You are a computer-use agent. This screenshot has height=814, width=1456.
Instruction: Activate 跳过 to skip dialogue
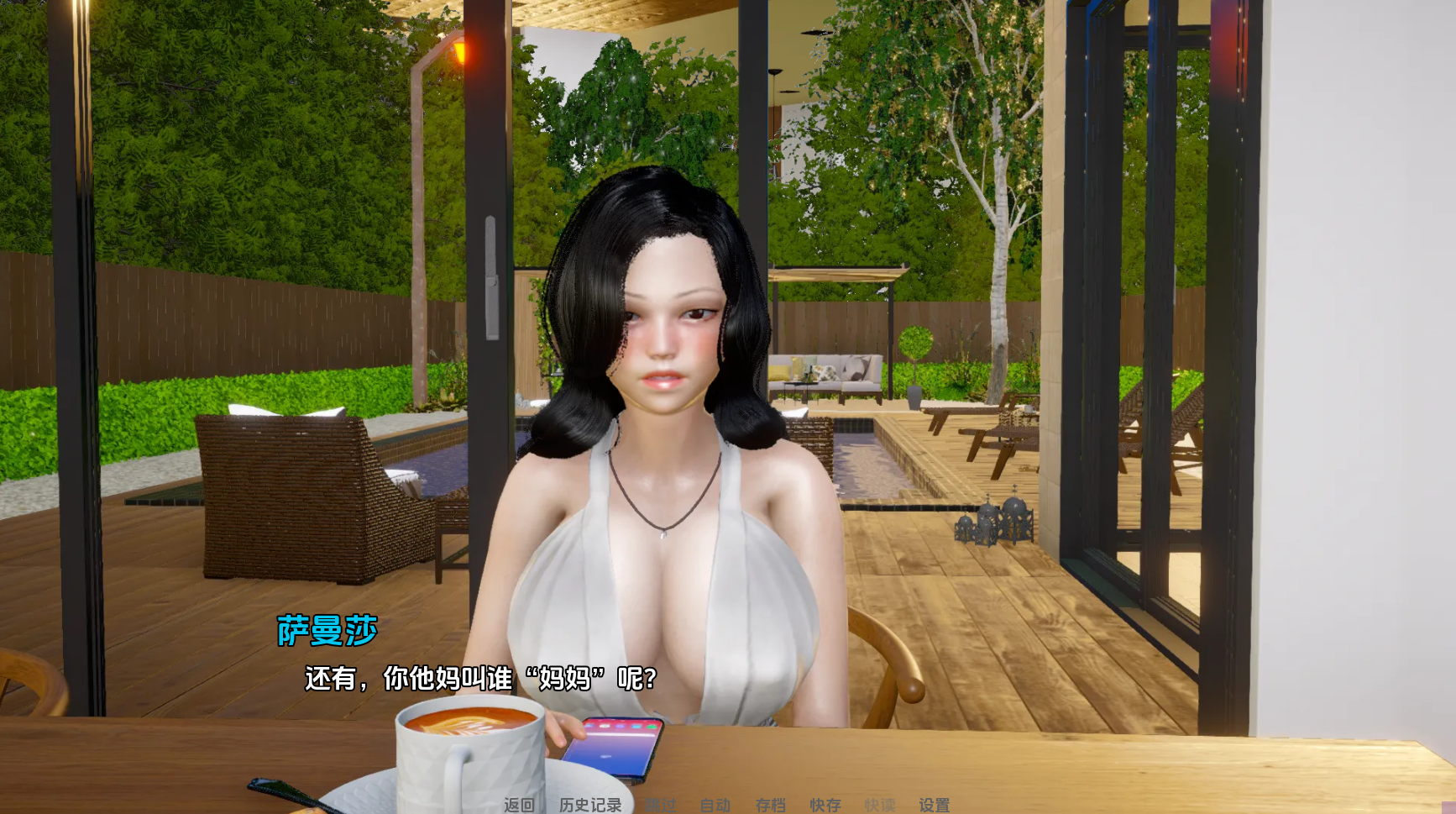pyautogui.click(x=661, y=805)
